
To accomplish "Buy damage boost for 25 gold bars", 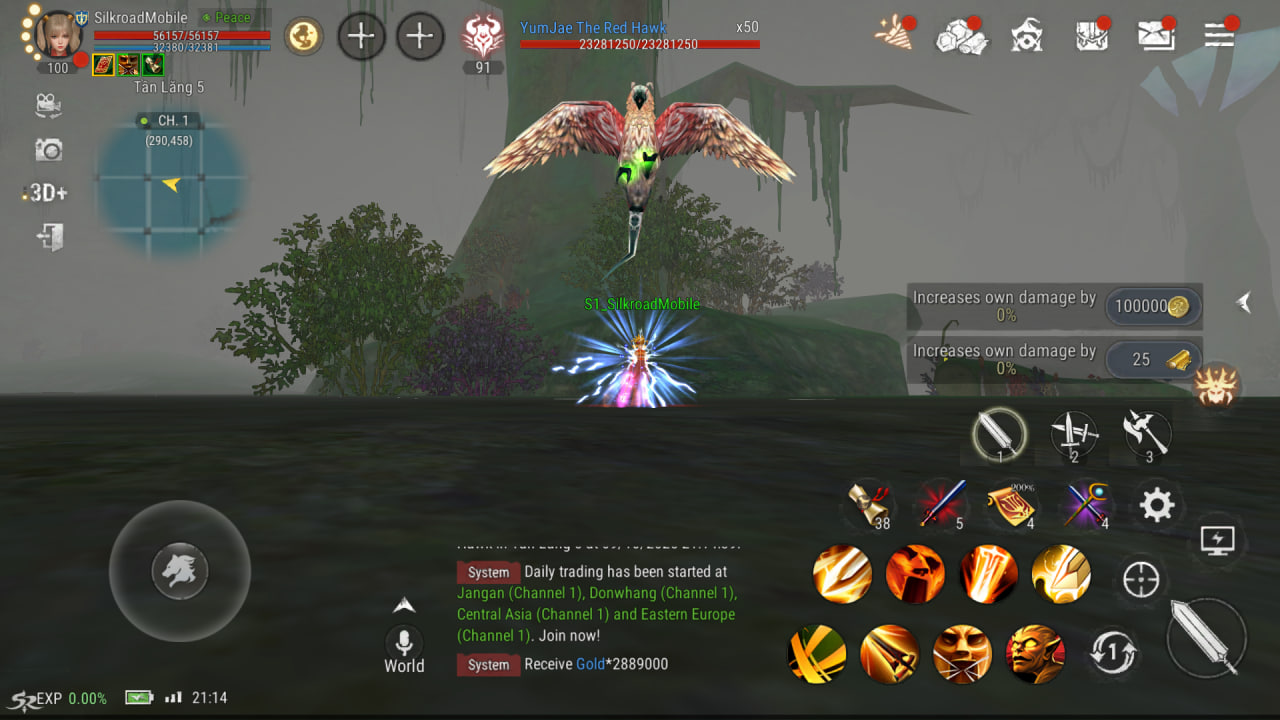I will click(x=1153, y=360).
